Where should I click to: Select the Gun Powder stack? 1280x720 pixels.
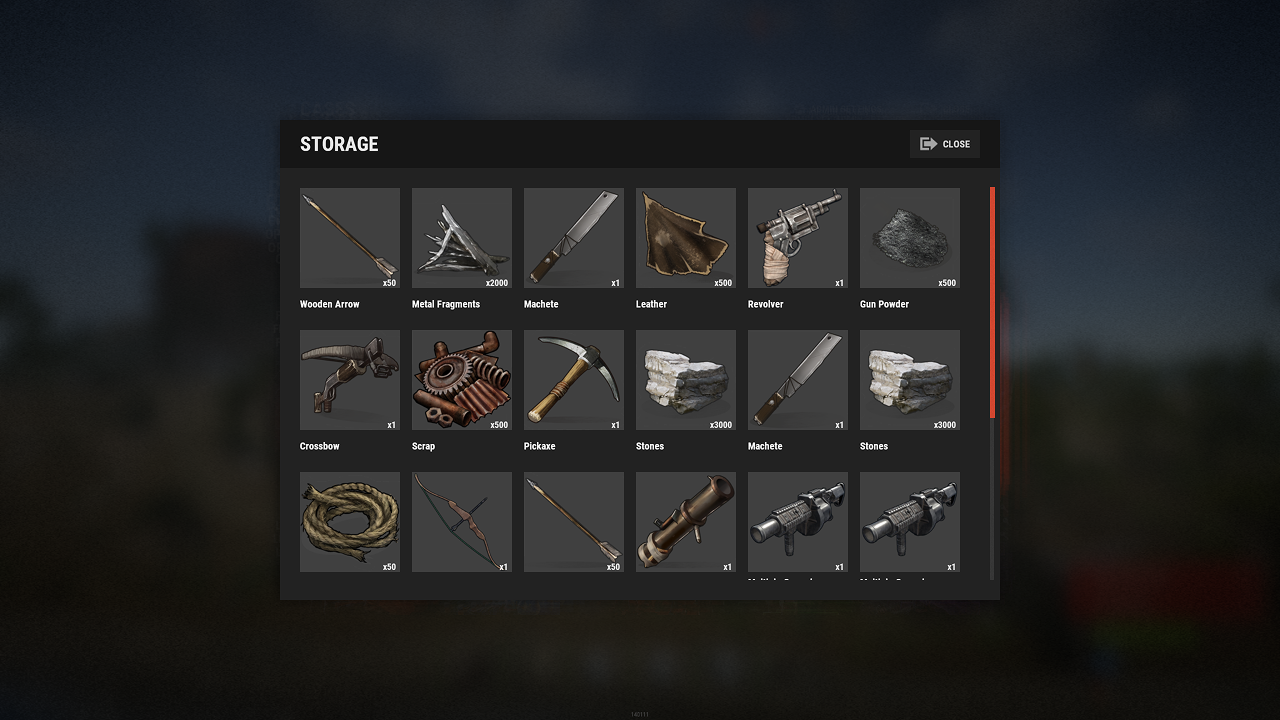[x=910, y=238]
